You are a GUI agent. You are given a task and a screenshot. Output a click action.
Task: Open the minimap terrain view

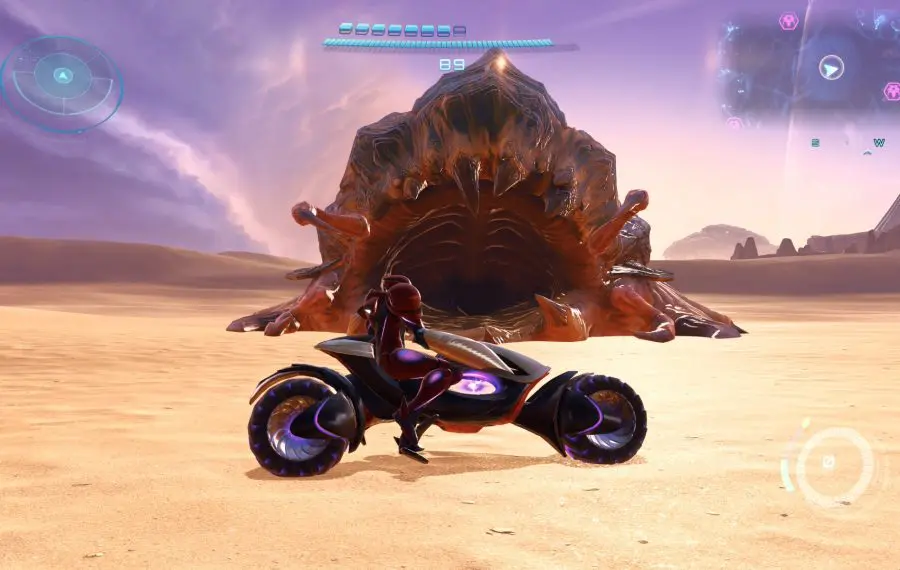pyautogui.click(x=770, y=70)
